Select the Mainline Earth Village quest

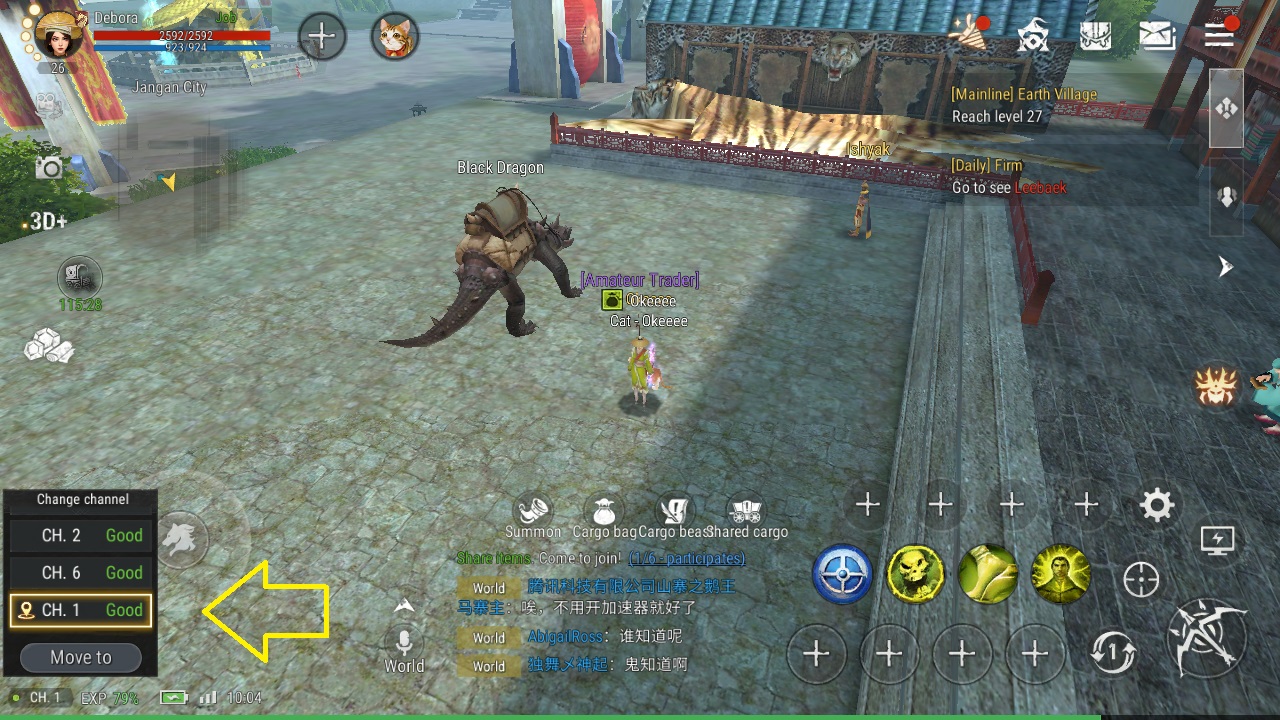pos(1024,105)
